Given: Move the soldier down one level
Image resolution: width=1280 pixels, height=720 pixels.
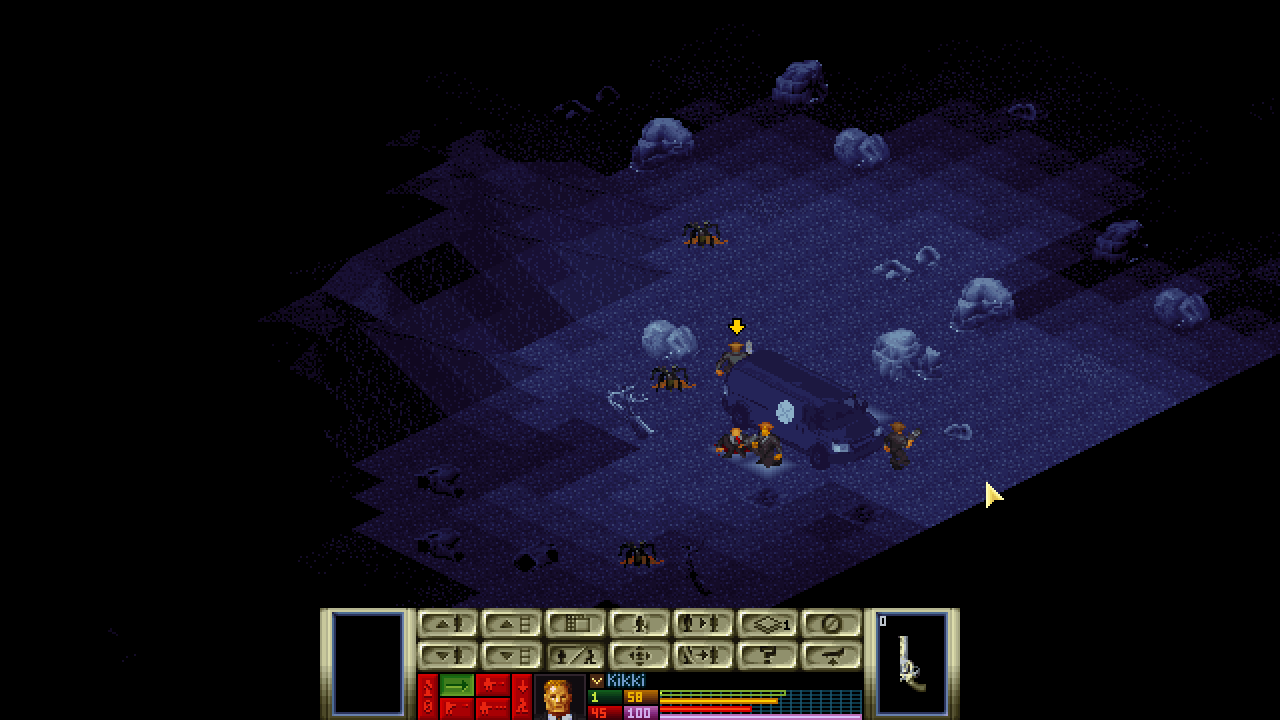Looking at the screenshot, I should point(447,656).
